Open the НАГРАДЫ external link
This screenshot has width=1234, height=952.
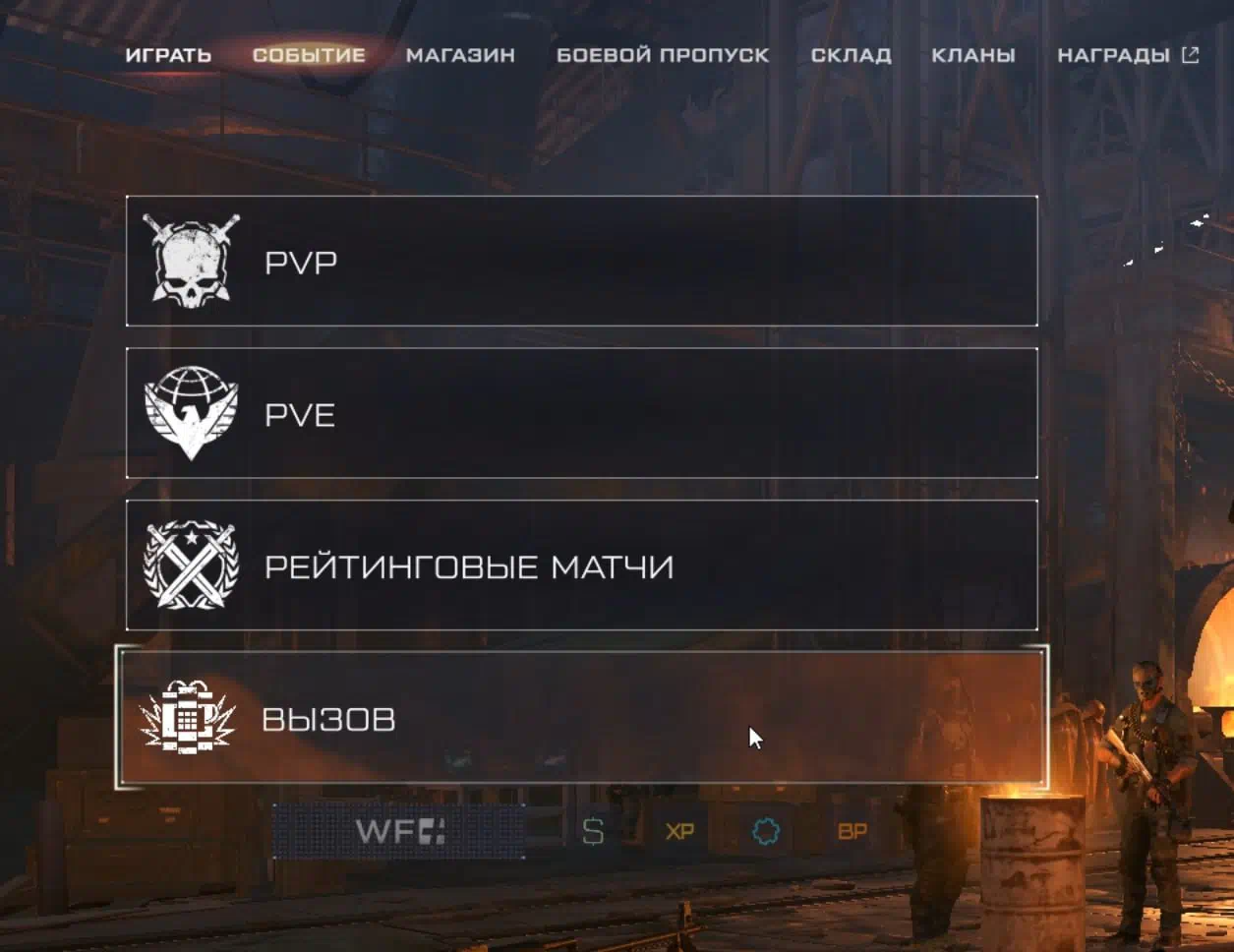tap(1127, 55)
